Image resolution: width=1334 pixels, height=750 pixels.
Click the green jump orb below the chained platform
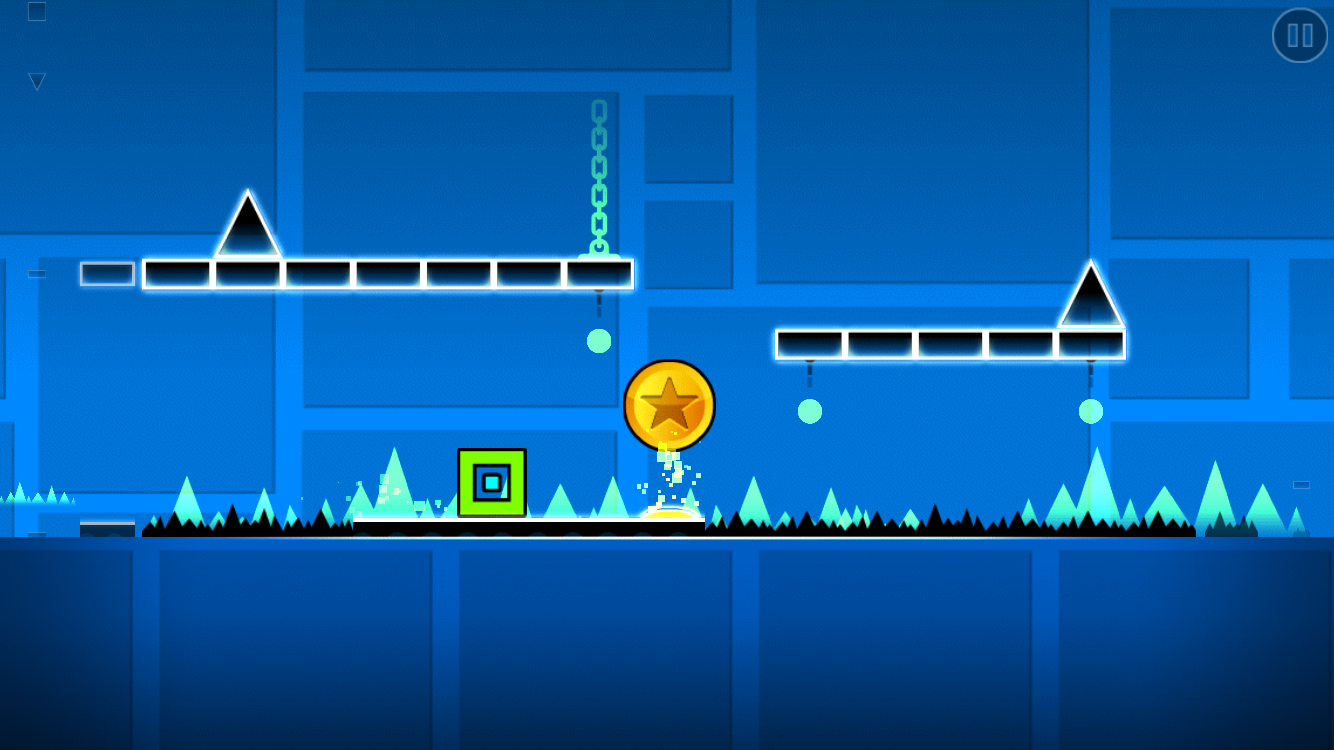coord(599,341)
